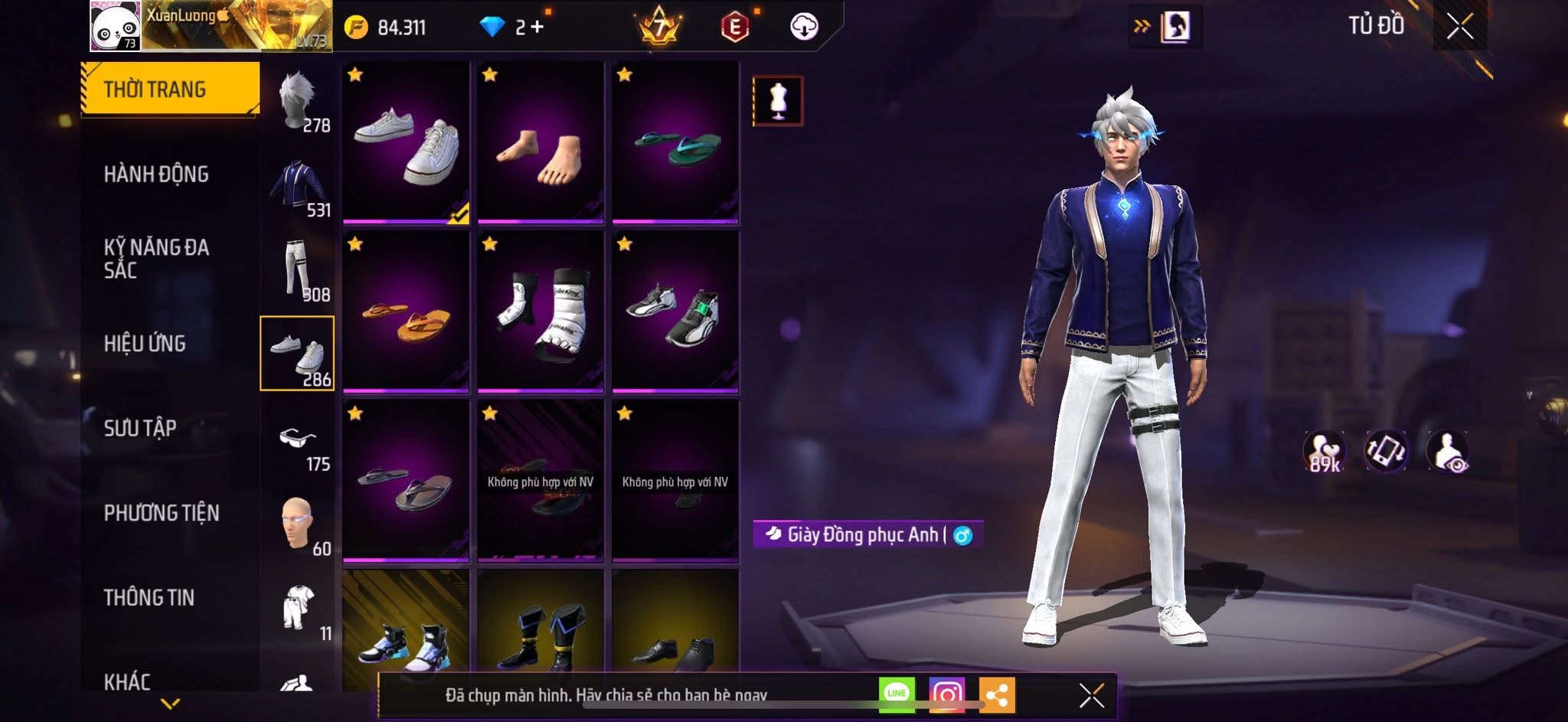1568x722 pixels.
Task: Select the pants category with 308 items
Action: (299, 270)
